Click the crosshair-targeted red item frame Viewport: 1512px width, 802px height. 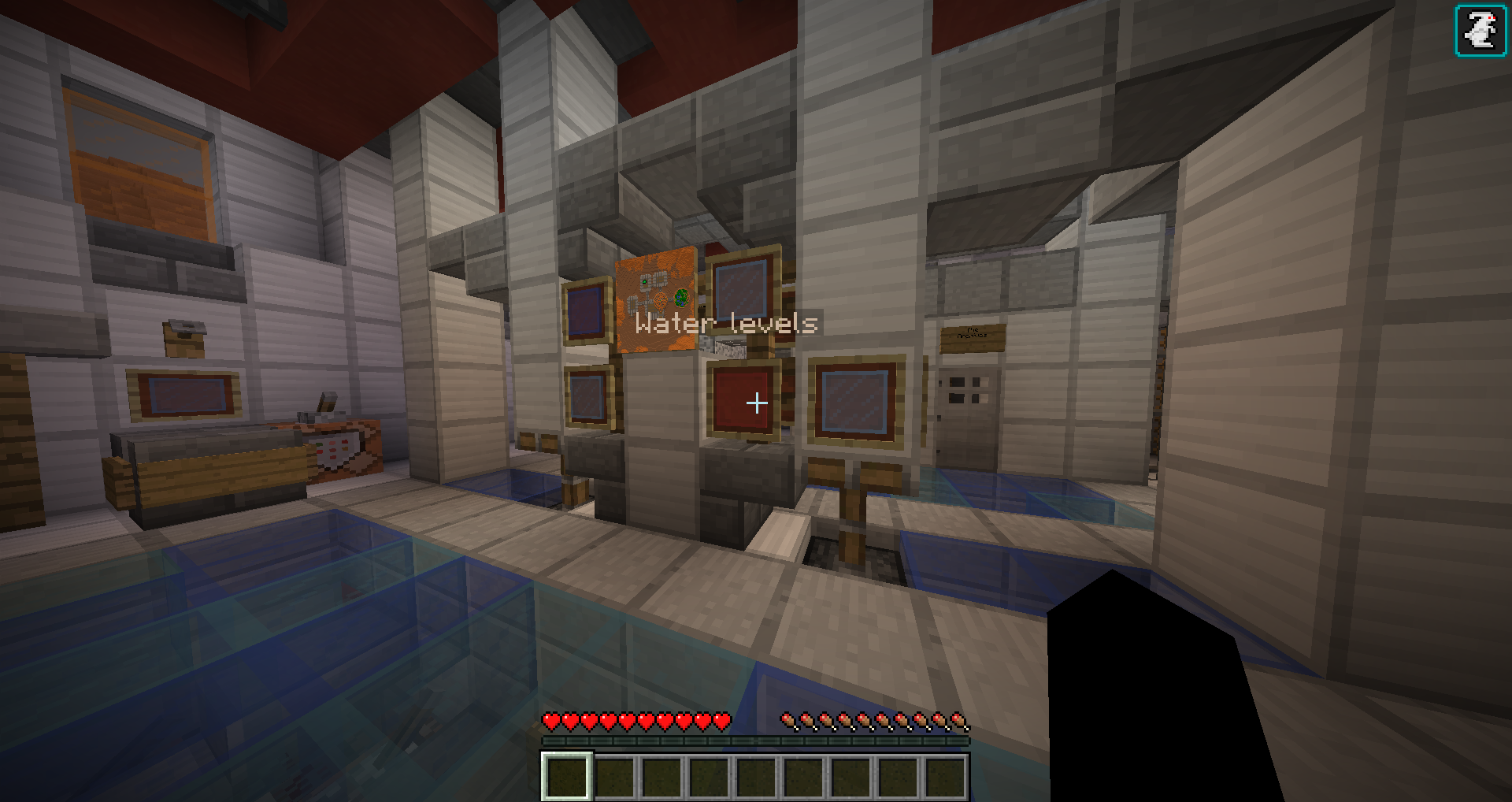(744, 402)
